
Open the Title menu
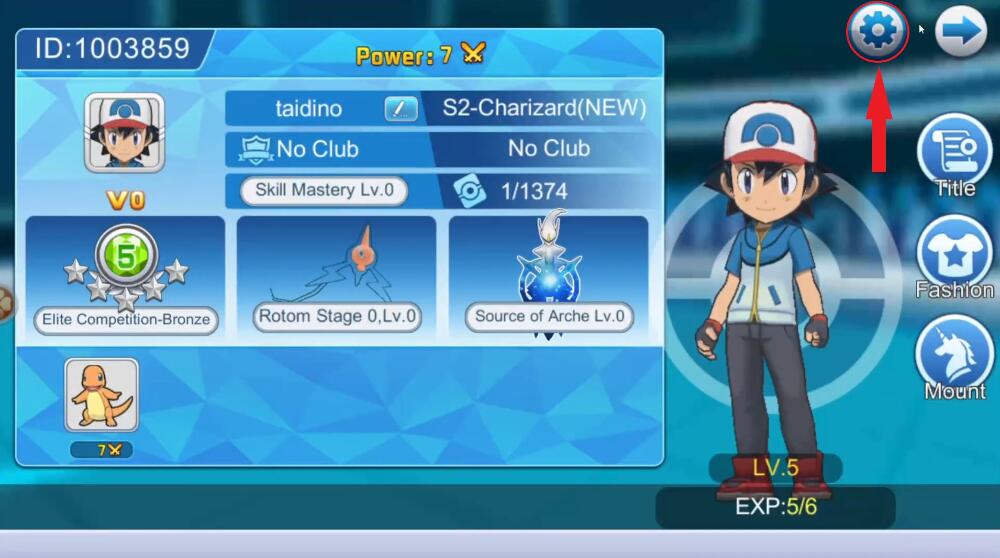click(x=953, y=152)
